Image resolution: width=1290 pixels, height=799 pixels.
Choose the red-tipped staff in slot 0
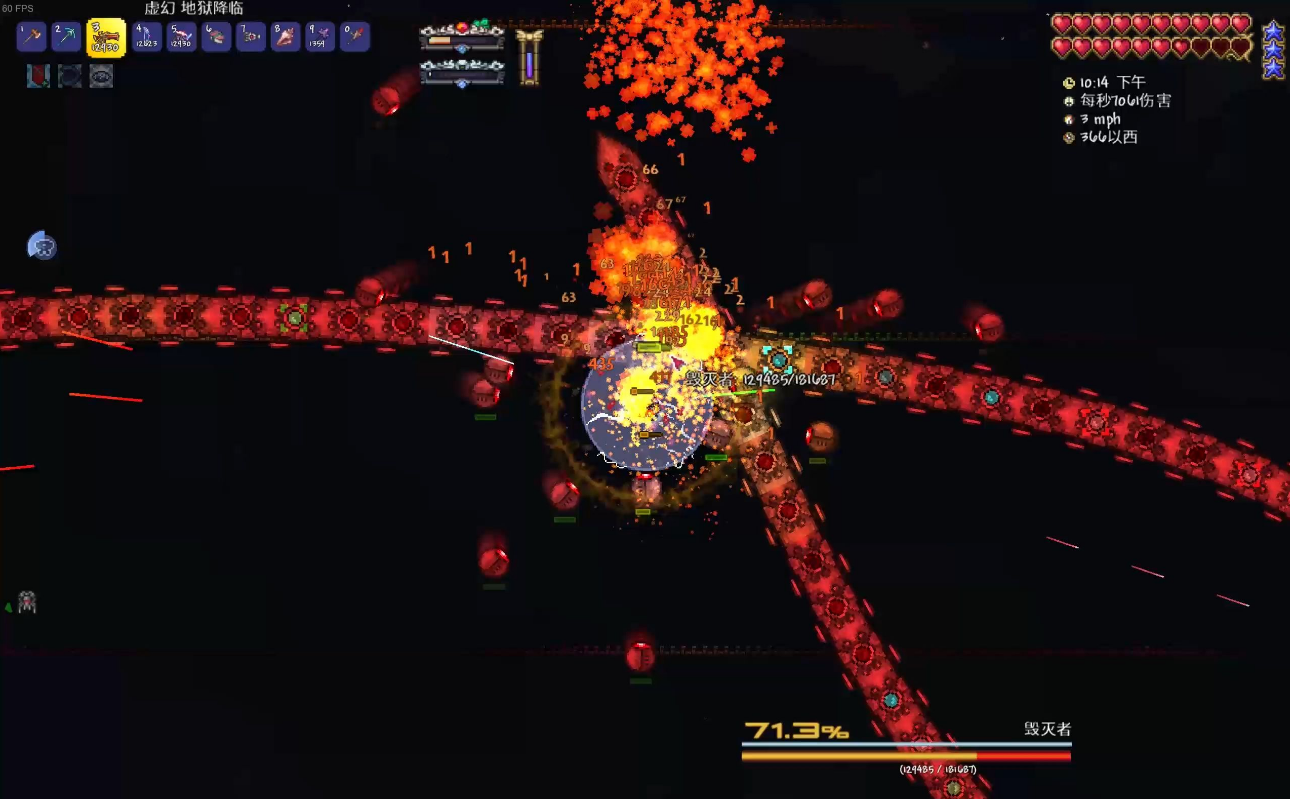(355, 37)
